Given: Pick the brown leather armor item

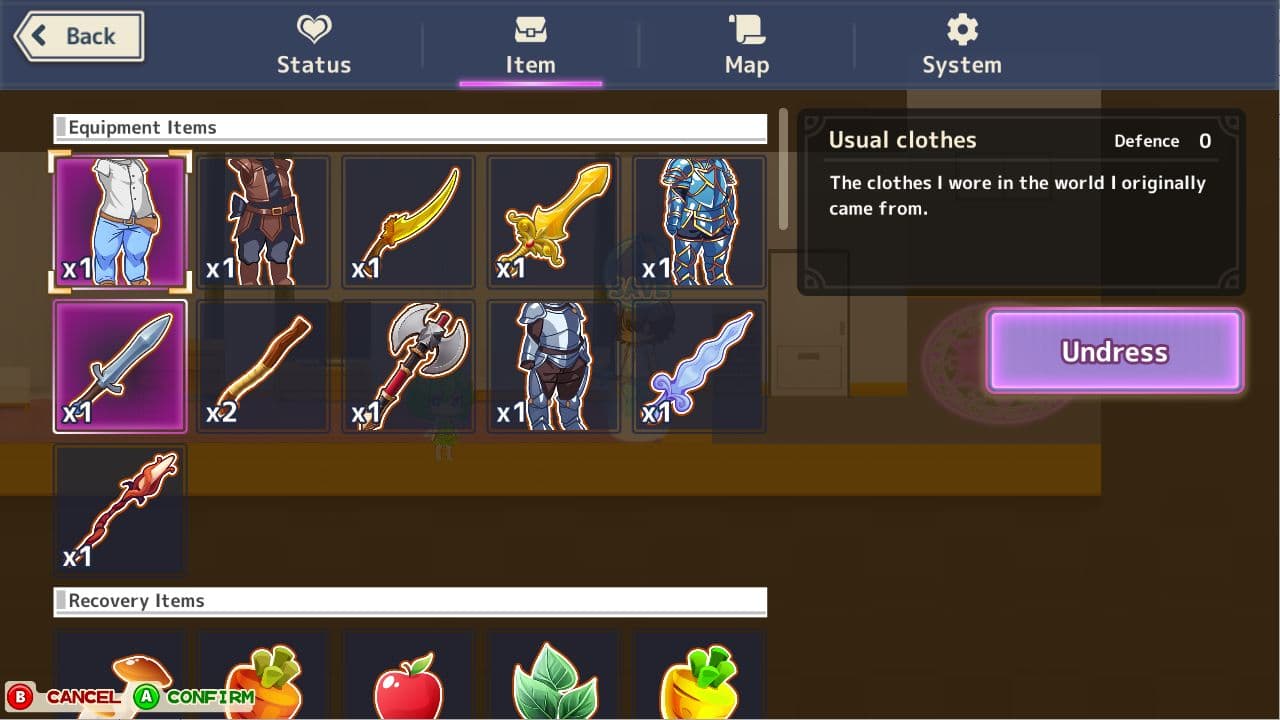Looking at the screenshot, I should (264, 220).
